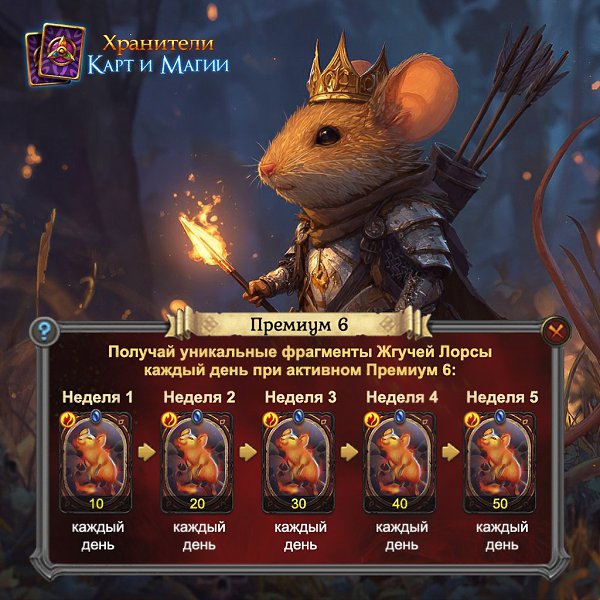Pick the Неделя 4 card with 40 fragments

click(x=401, y=458)
